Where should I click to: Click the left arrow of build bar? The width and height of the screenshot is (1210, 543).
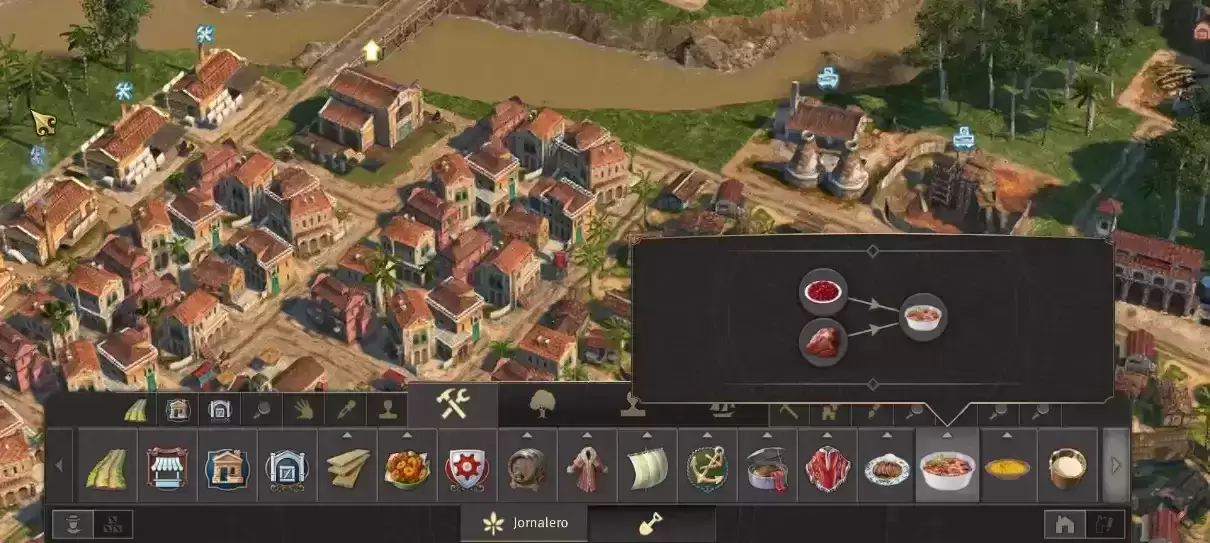[59, 466]
